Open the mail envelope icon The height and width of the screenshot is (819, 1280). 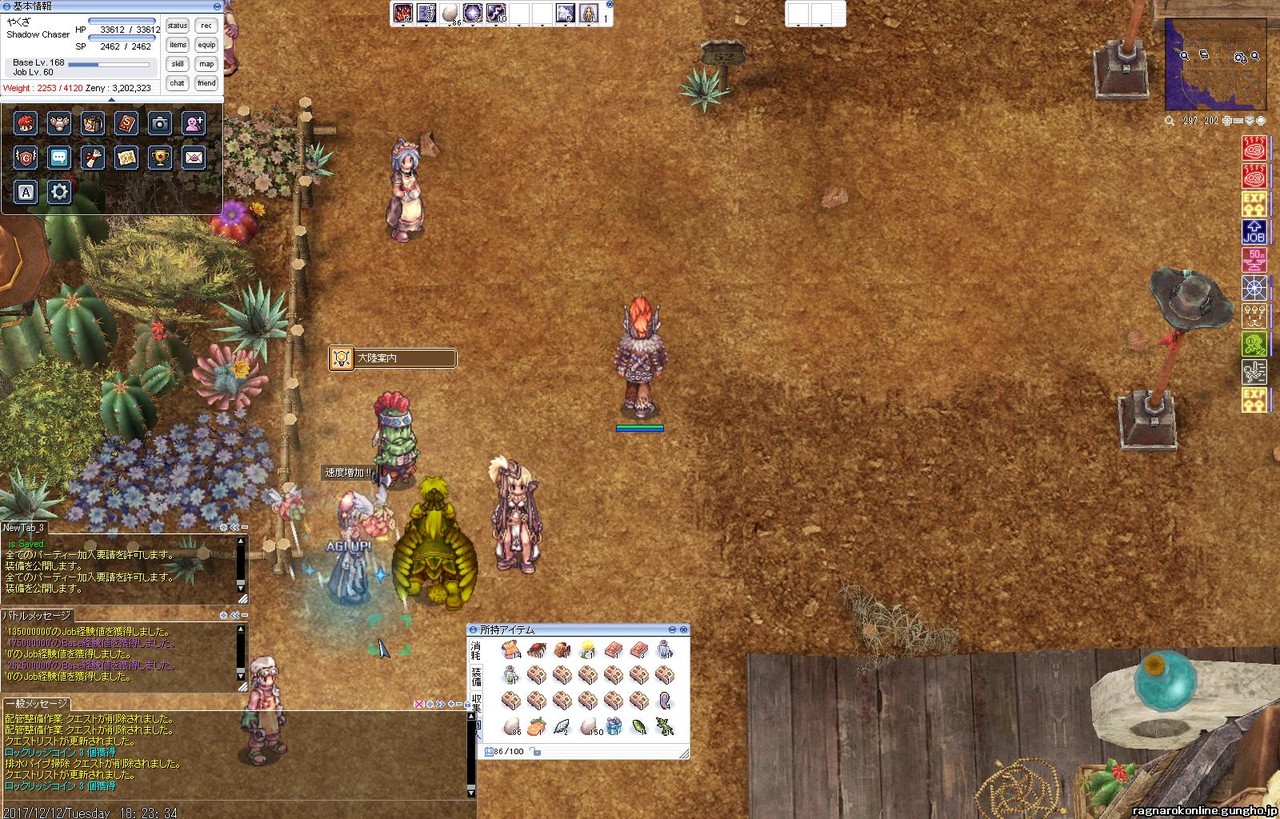193,157
